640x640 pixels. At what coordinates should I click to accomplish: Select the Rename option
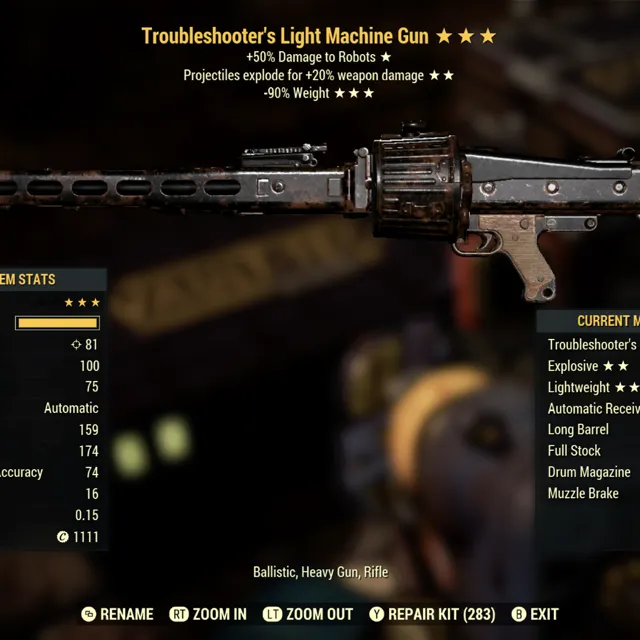click(118, 614)
